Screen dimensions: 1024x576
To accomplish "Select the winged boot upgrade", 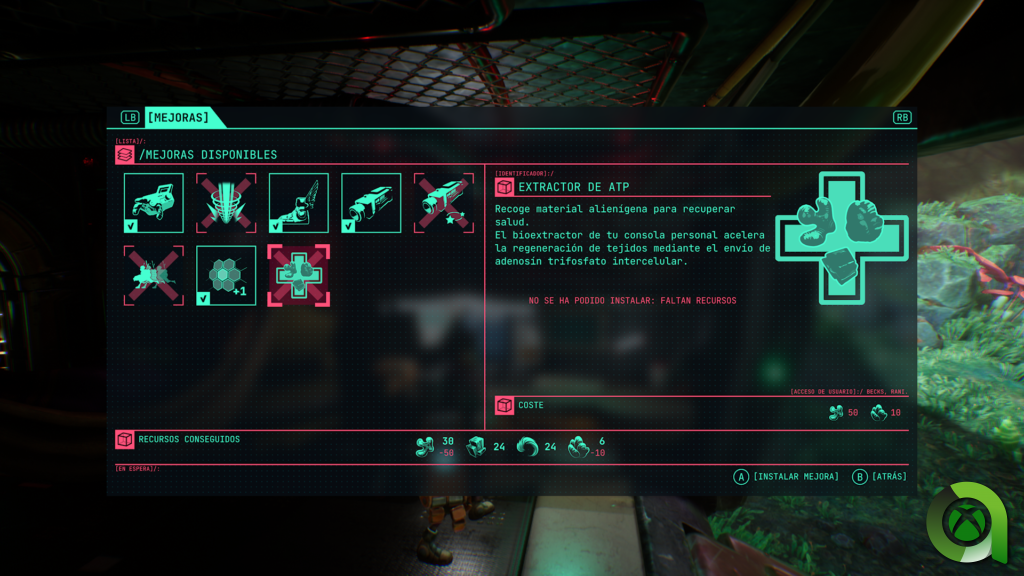I will point(298,203).
